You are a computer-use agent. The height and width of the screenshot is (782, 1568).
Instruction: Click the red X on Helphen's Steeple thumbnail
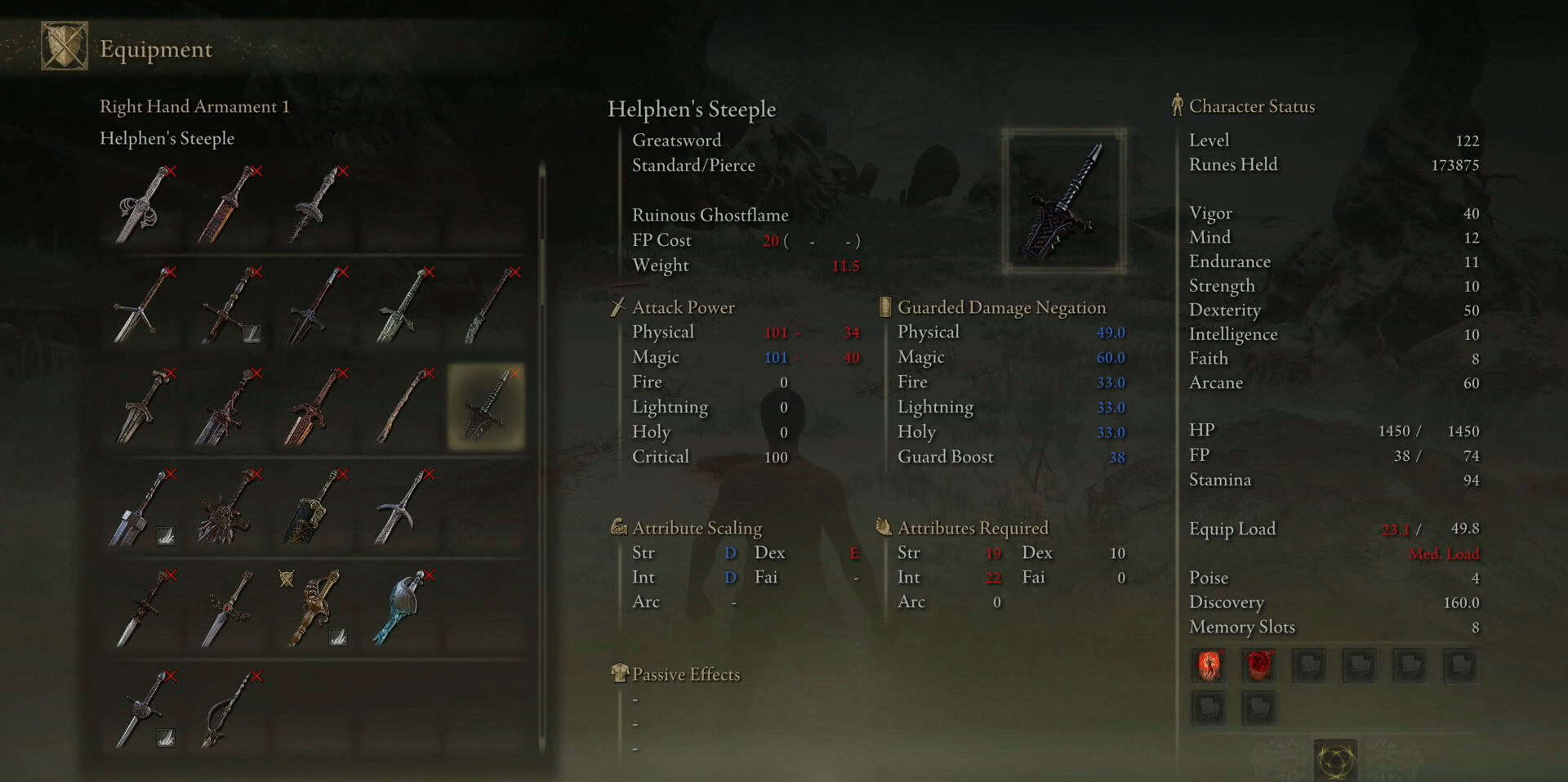pyautogui.click(x=514, y=373)
